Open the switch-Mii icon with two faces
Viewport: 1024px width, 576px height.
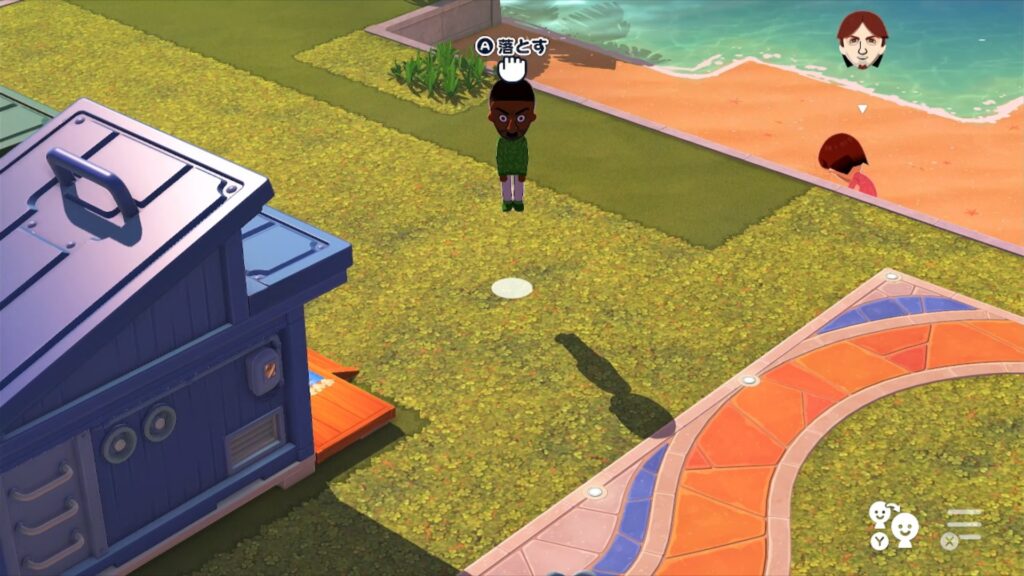[x=893, y=524]
